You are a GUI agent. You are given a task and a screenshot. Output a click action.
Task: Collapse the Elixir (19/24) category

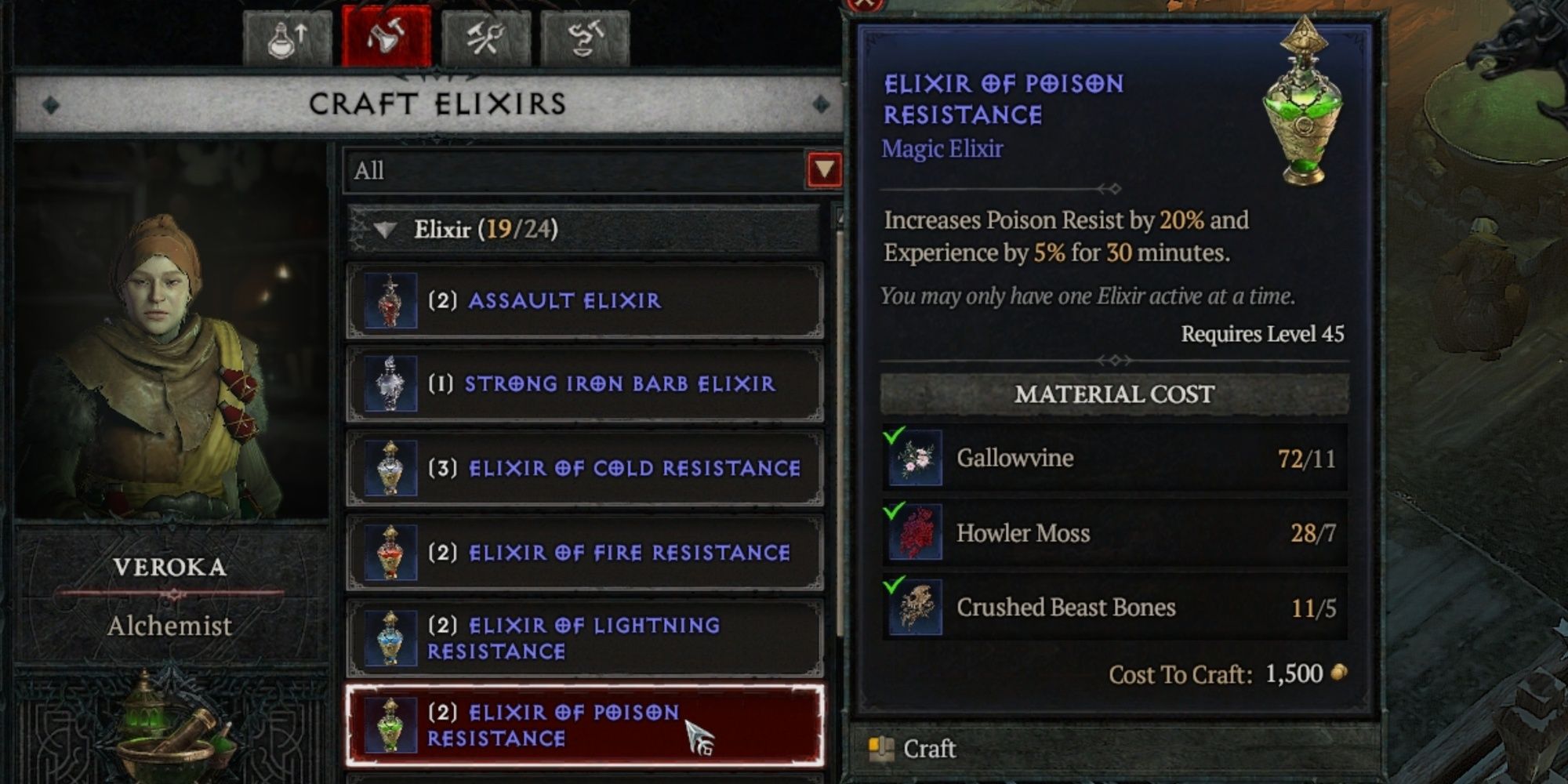(384, 227)
